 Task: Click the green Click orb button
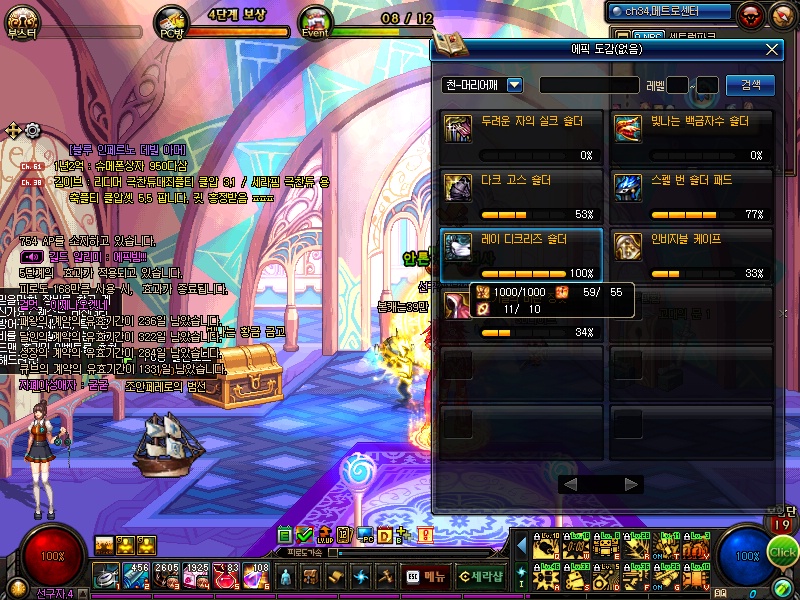click(x=783, y=552)
